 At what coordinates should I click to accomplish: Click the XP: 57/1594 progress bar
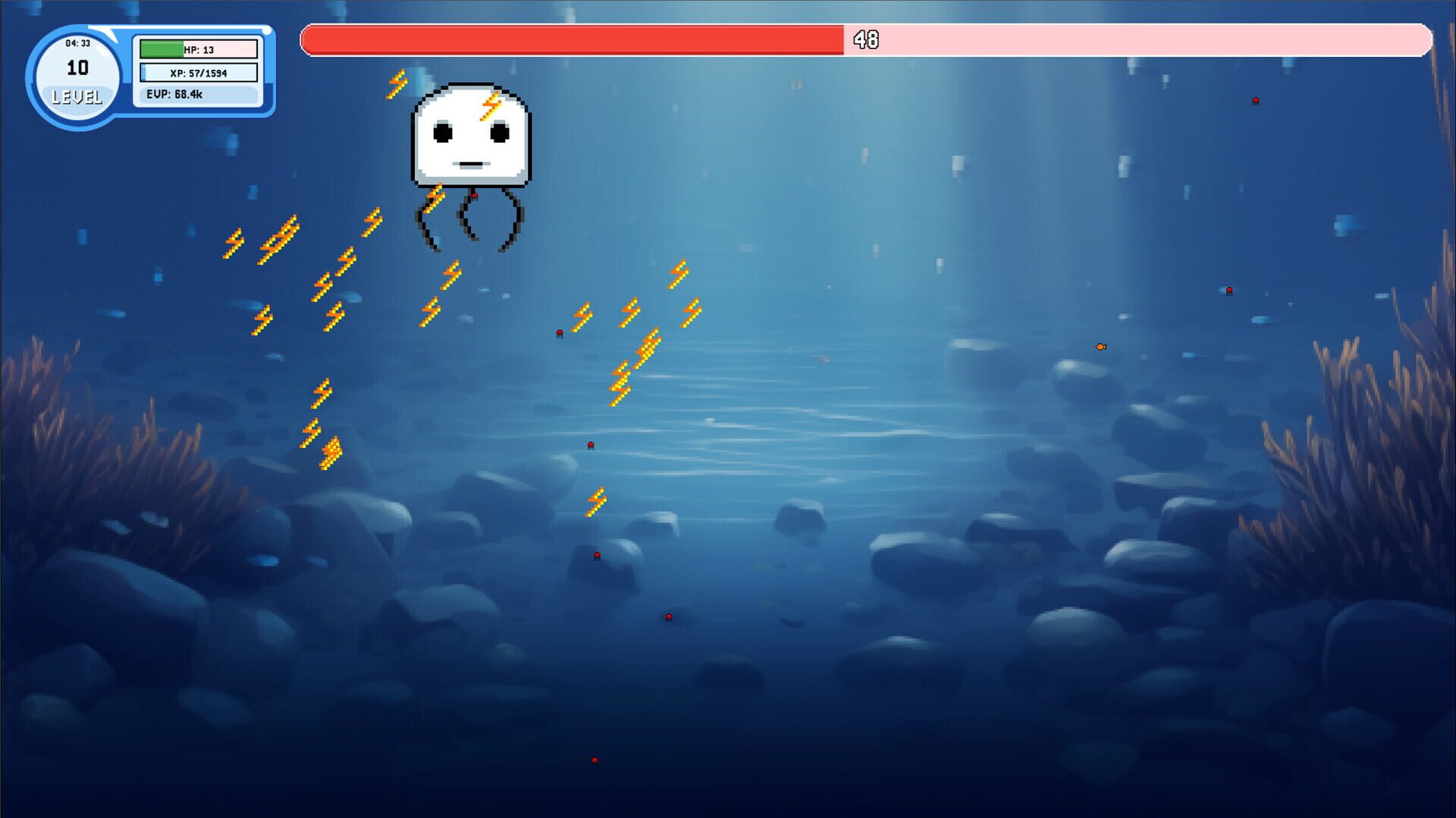[196, 73]
